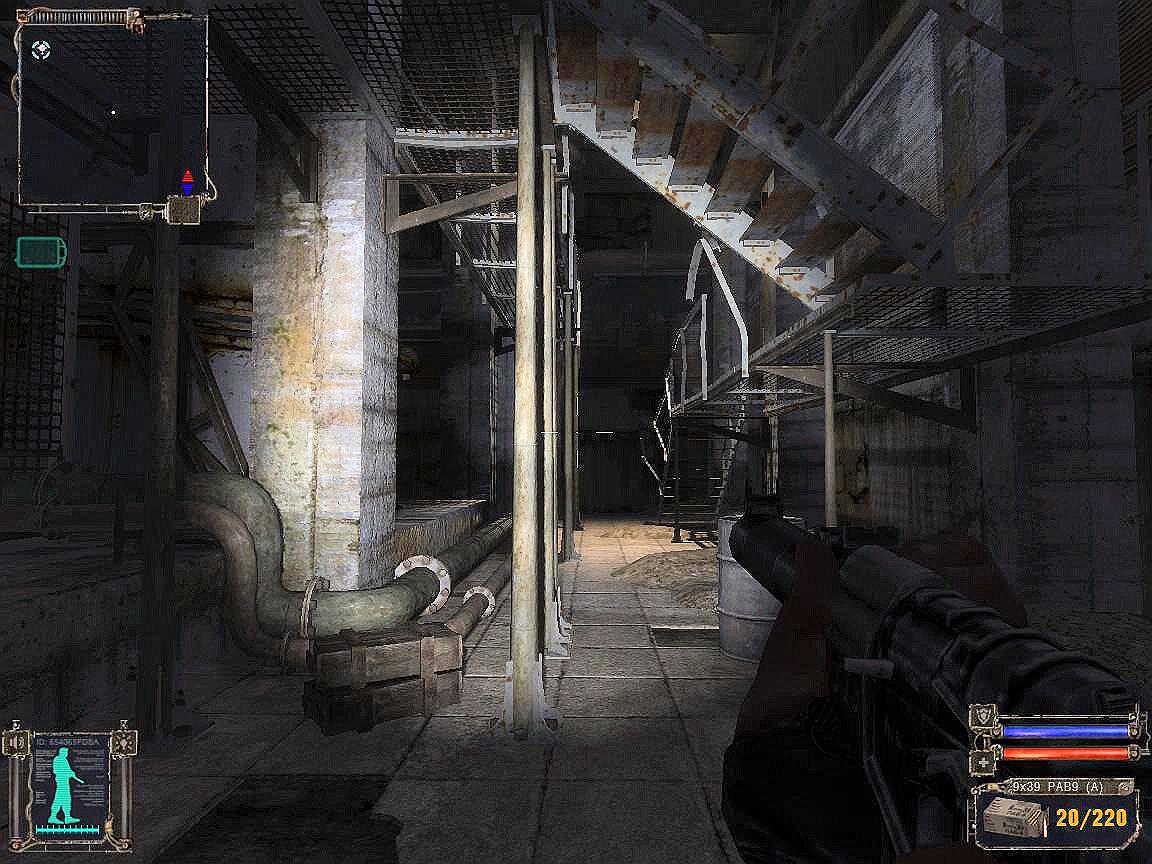The width and height of the screenshot is (1152, 864).
Task: Click the red-blue arrow marker on minimap
Action: [x=187, y=181]
